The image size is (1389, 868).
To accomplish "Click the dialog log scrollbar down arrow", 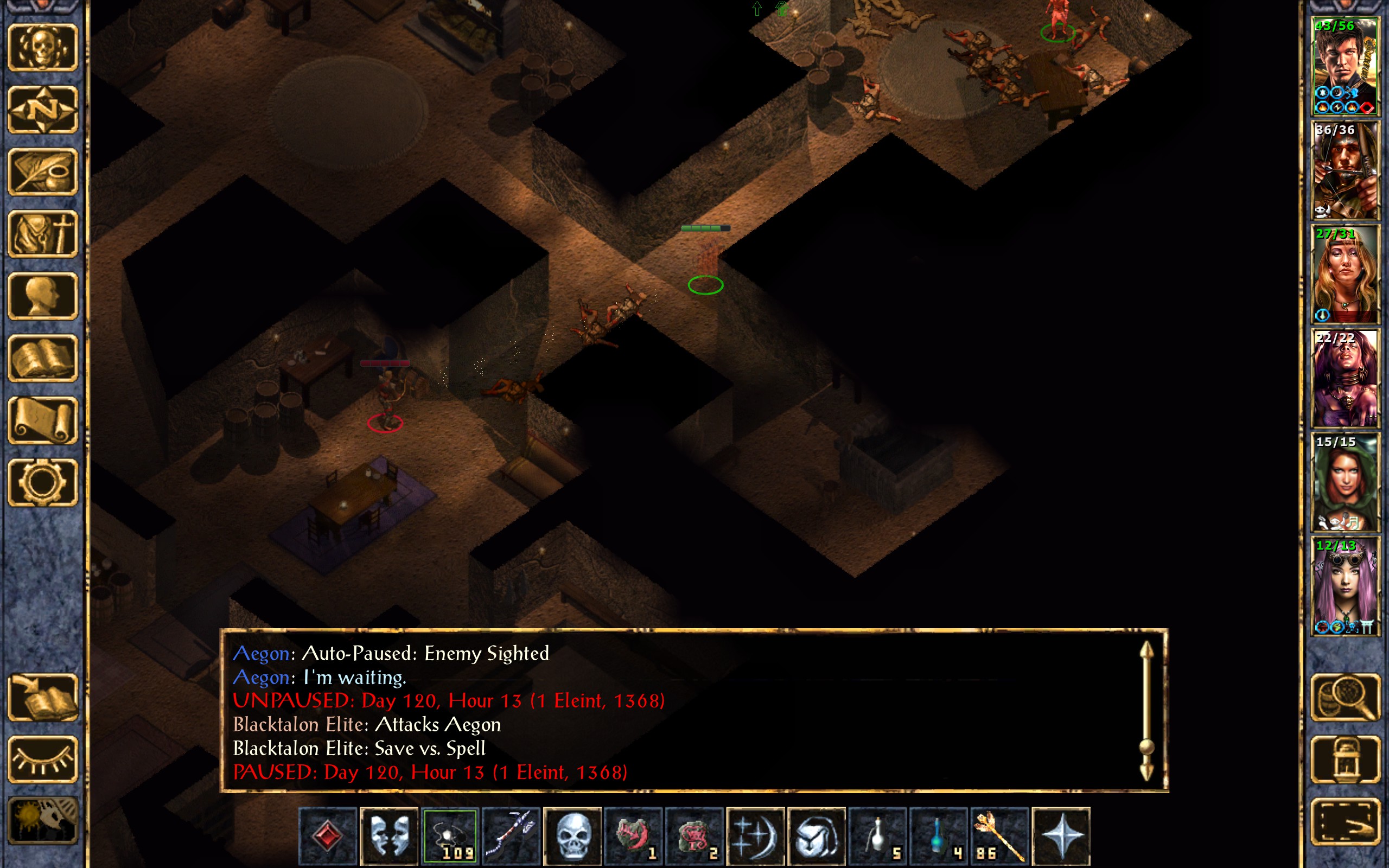I will (x=1146, y=772).
